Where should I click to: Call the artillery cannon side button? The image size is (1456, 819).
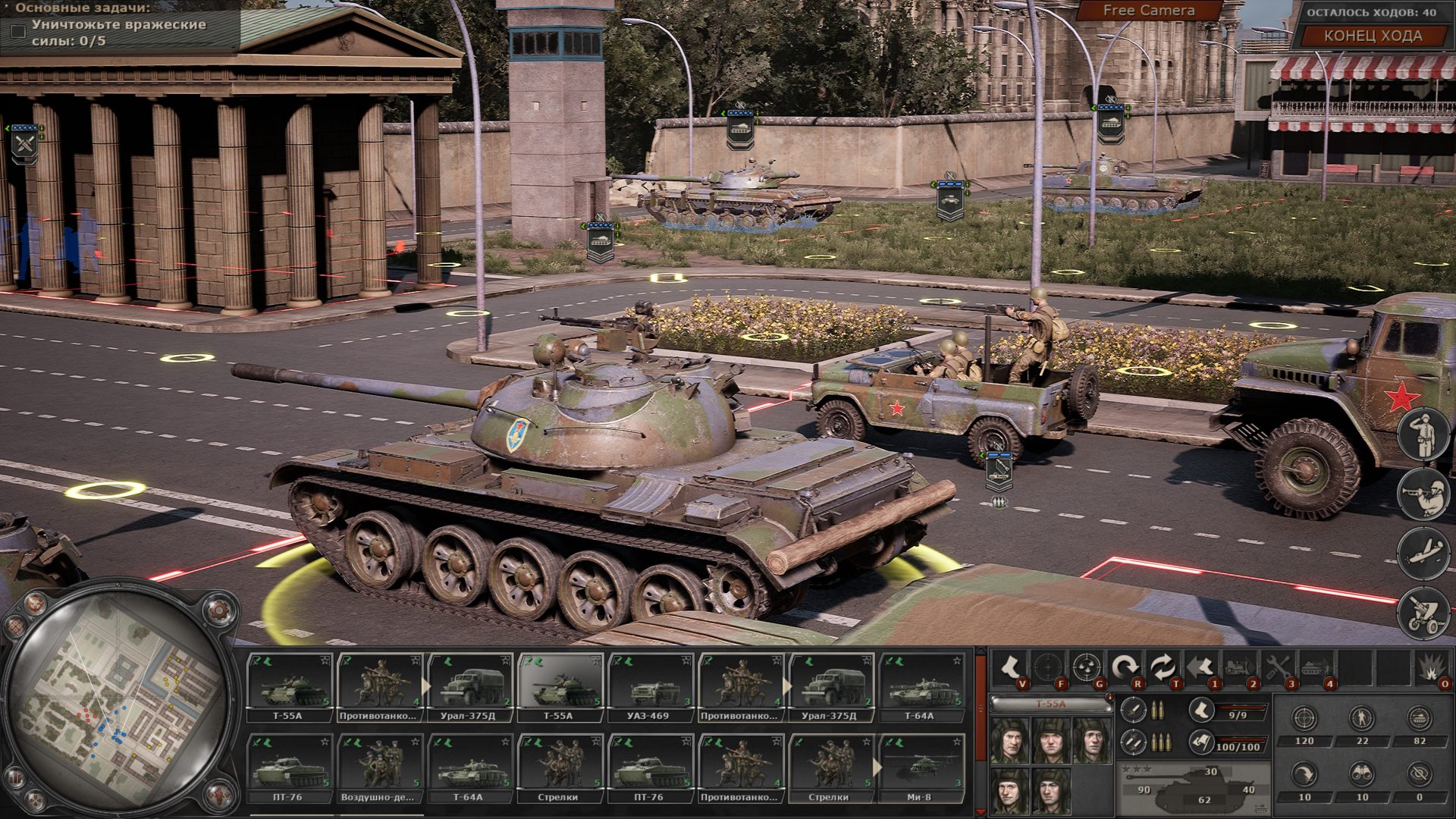pos(1424,611)
